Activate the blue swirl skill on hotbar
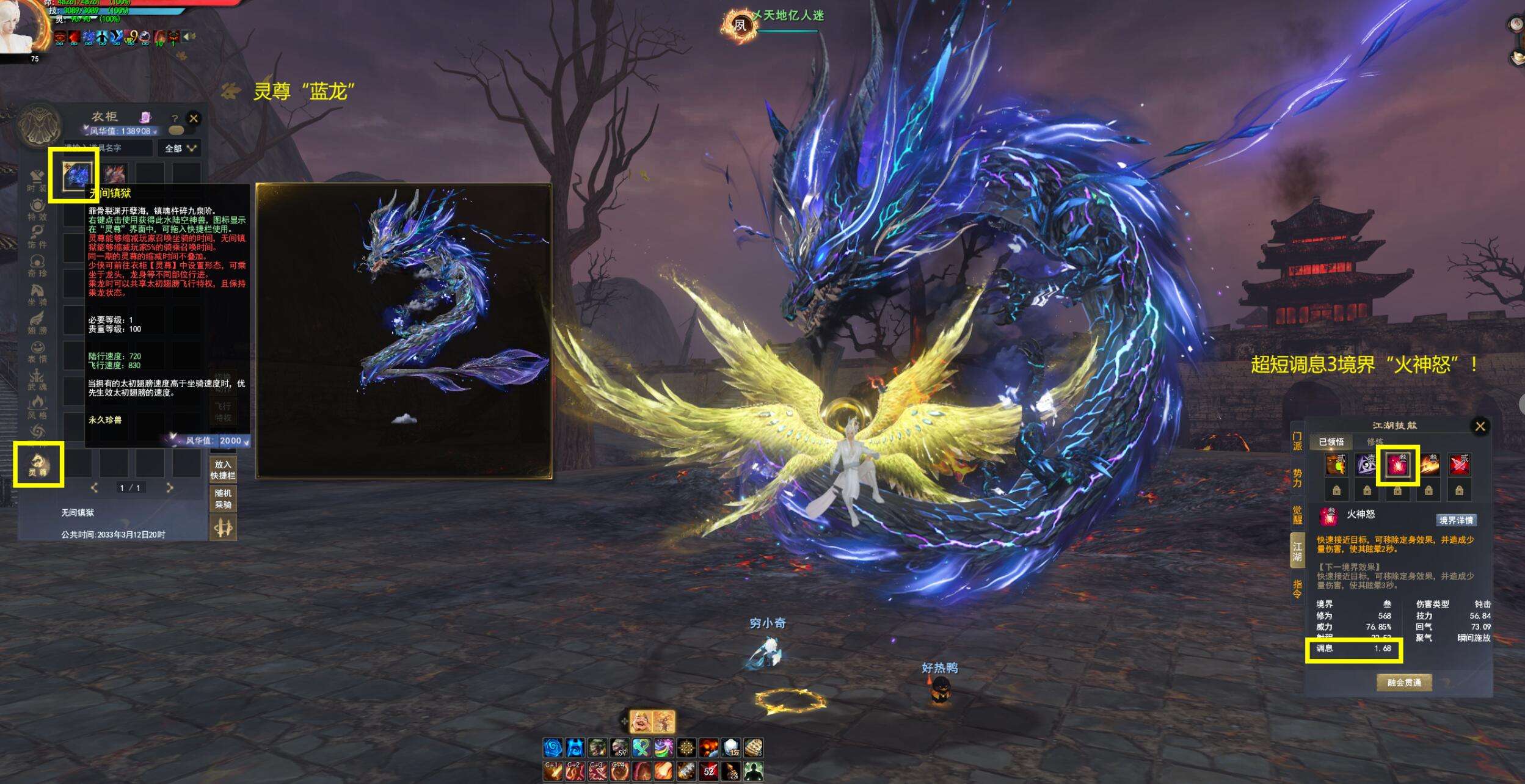 click(553, 747)
